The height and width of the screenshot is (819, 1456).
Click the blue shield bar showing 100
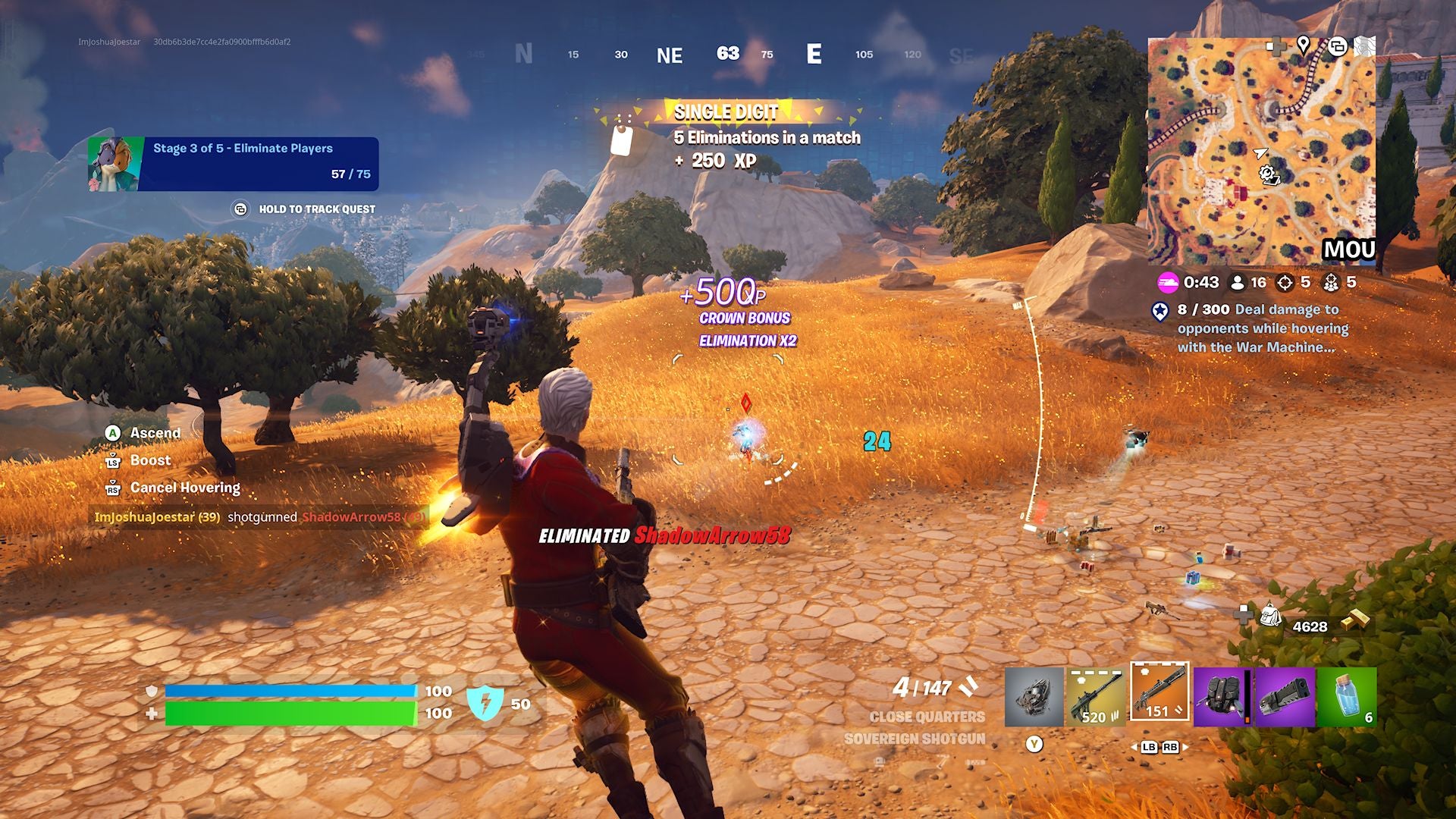point(292,691)
